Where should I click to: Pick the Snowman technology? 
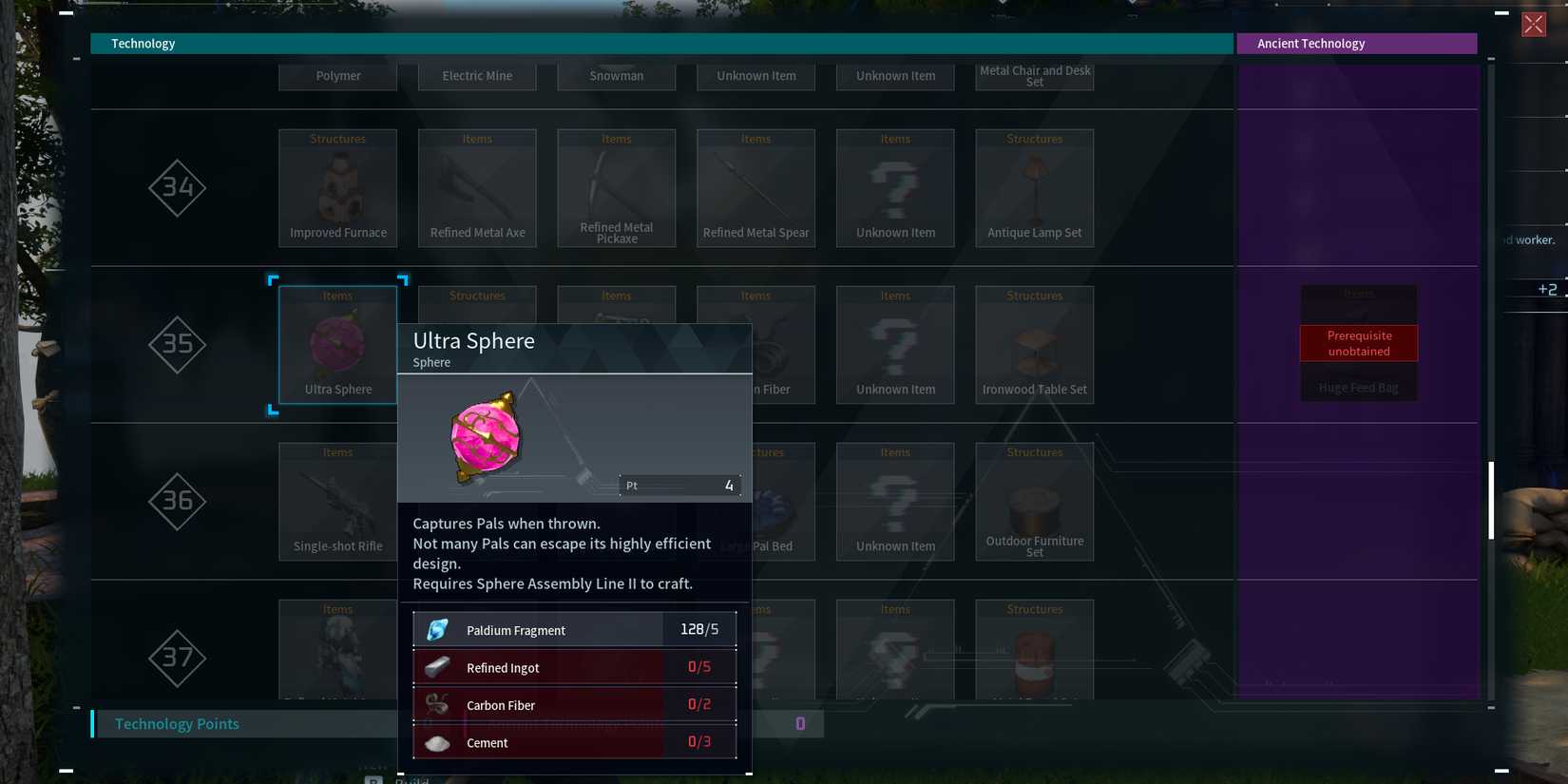(617, 75)
